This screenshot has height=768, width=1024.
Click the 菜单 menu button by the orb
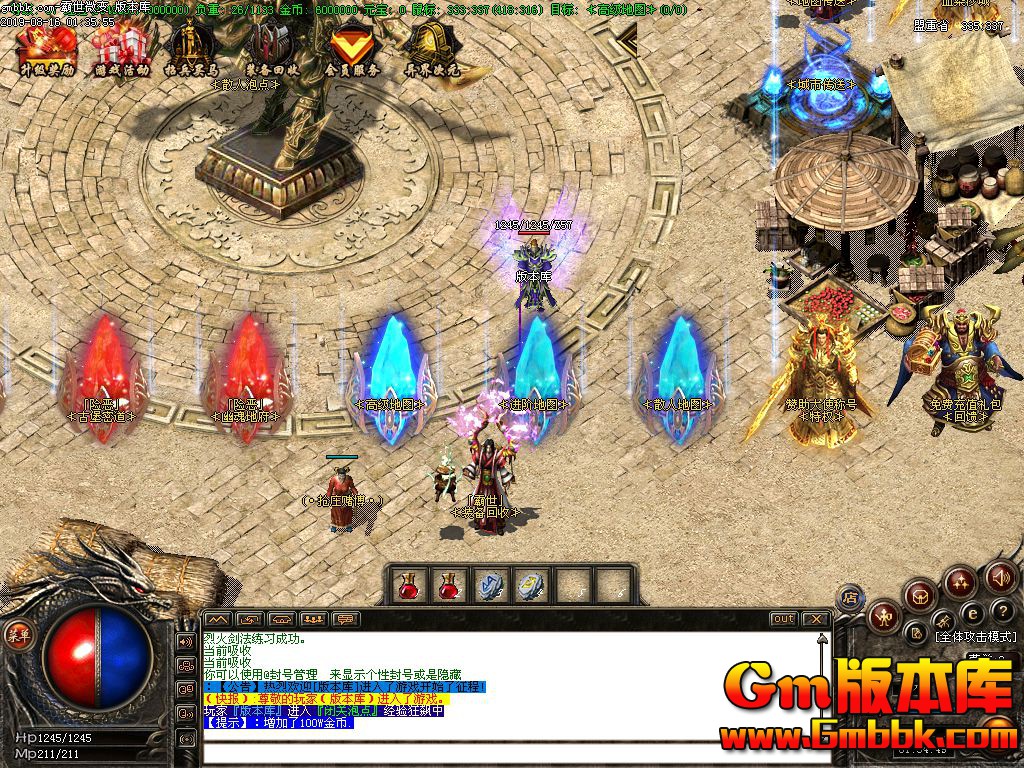[x=18, y=634]
